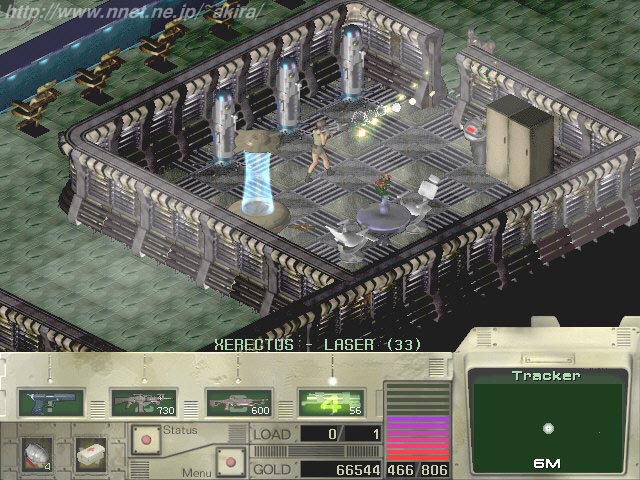Image resolution: width=640 pixels, height=480 pixels.
Task: Equip the assault rifle with 730 ammo
Action: pyautogui.click(x=141, y=402)
